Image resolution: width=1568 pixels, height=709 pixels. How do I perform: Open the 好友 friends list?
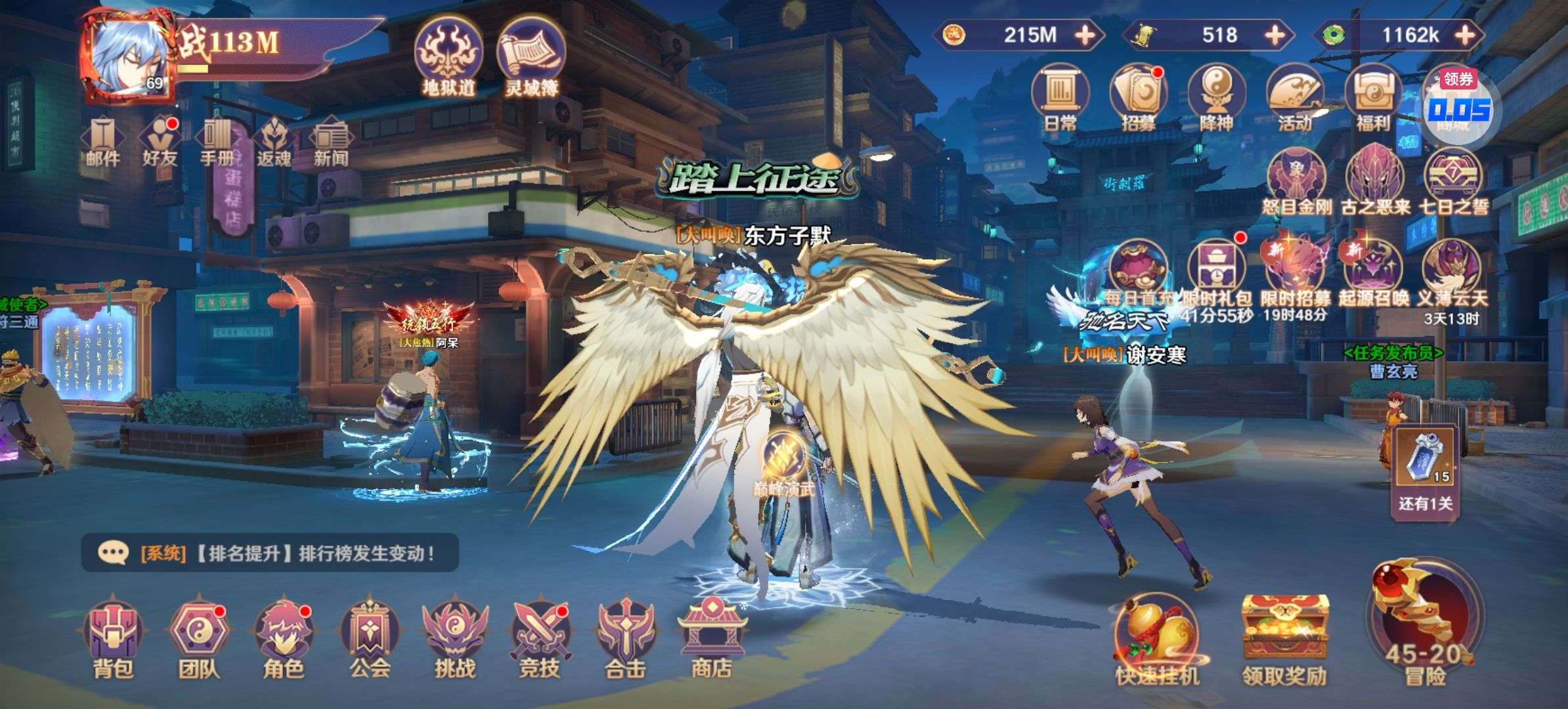(160, 141)
